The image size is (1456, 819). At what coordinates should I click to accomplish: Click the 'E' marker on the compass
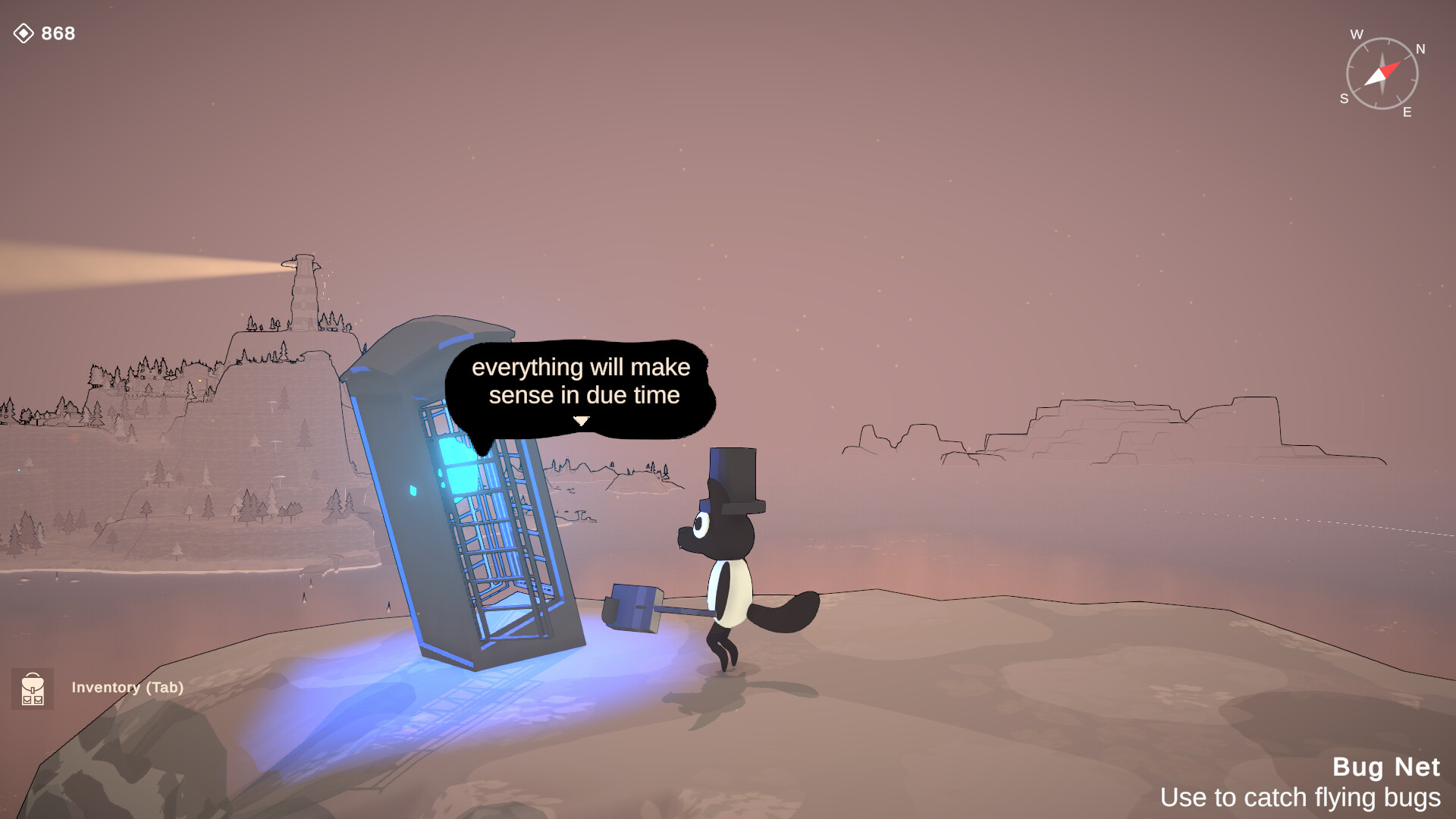(x=1407, y=112)
